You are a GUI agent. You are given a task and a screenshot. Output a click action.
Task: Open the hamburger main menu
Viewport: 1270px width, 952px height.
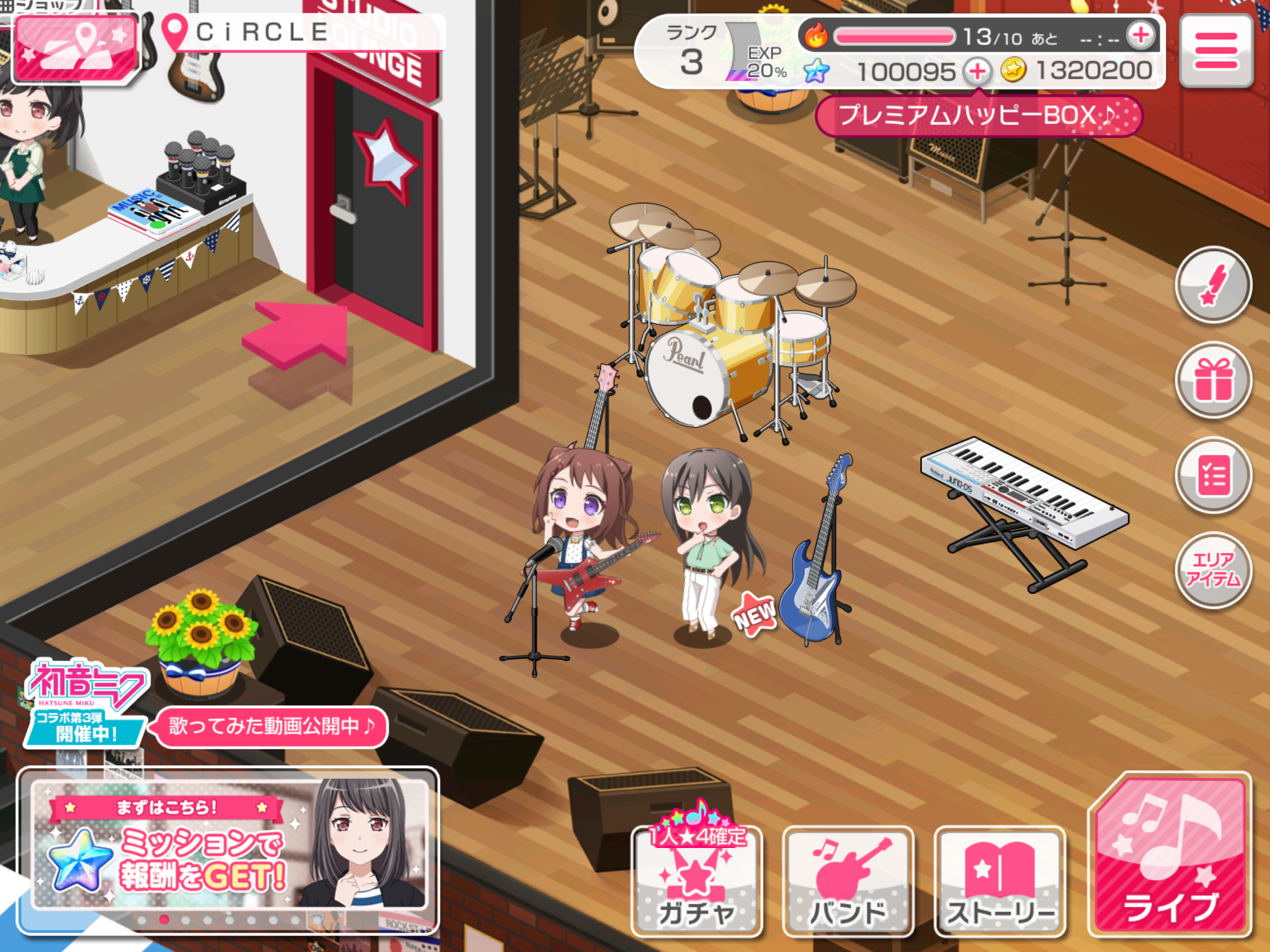pos(1215,51)
